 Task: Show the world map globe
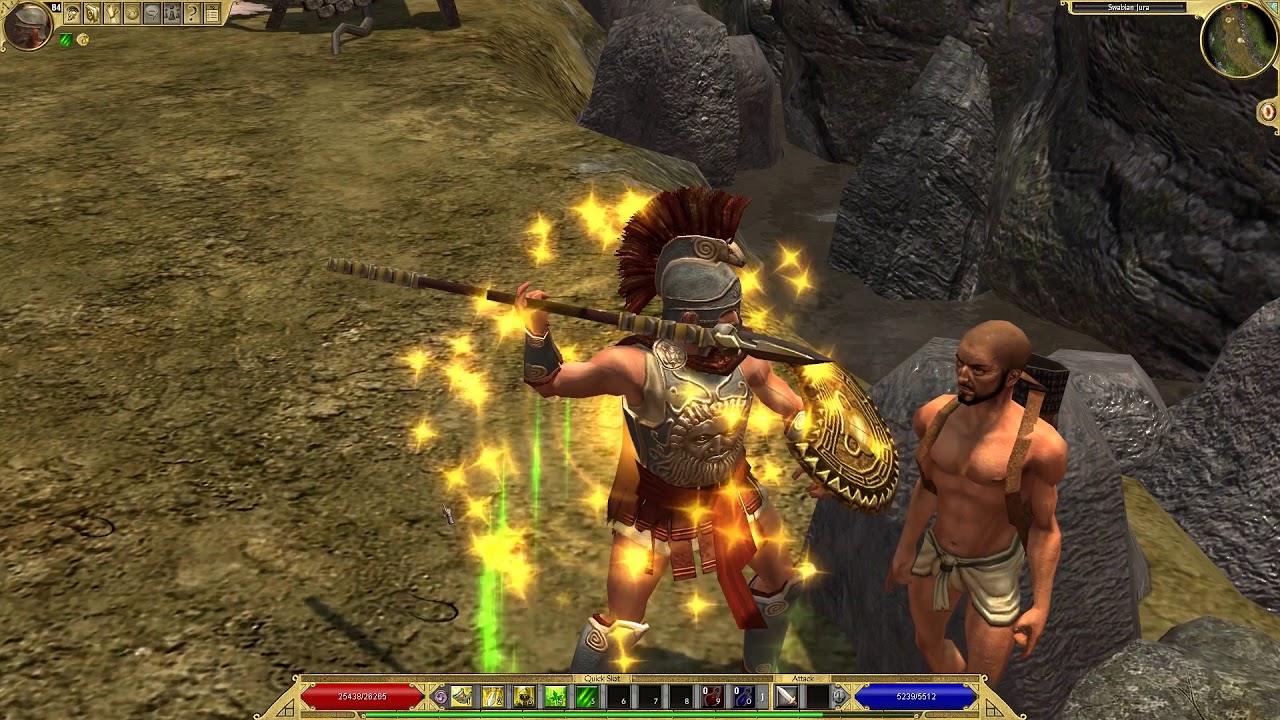pos(132,14)
